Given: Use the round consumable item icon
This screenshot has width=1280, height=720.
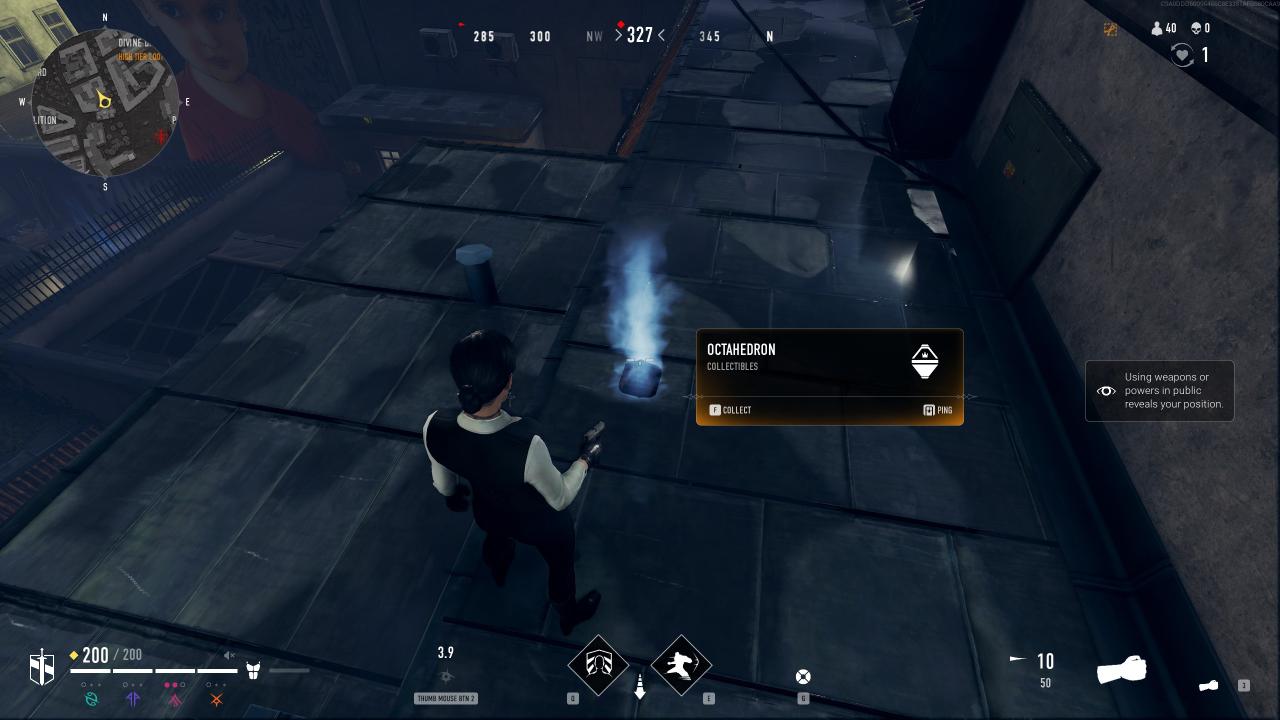Looking at the screenshot, I should [802, 677].
